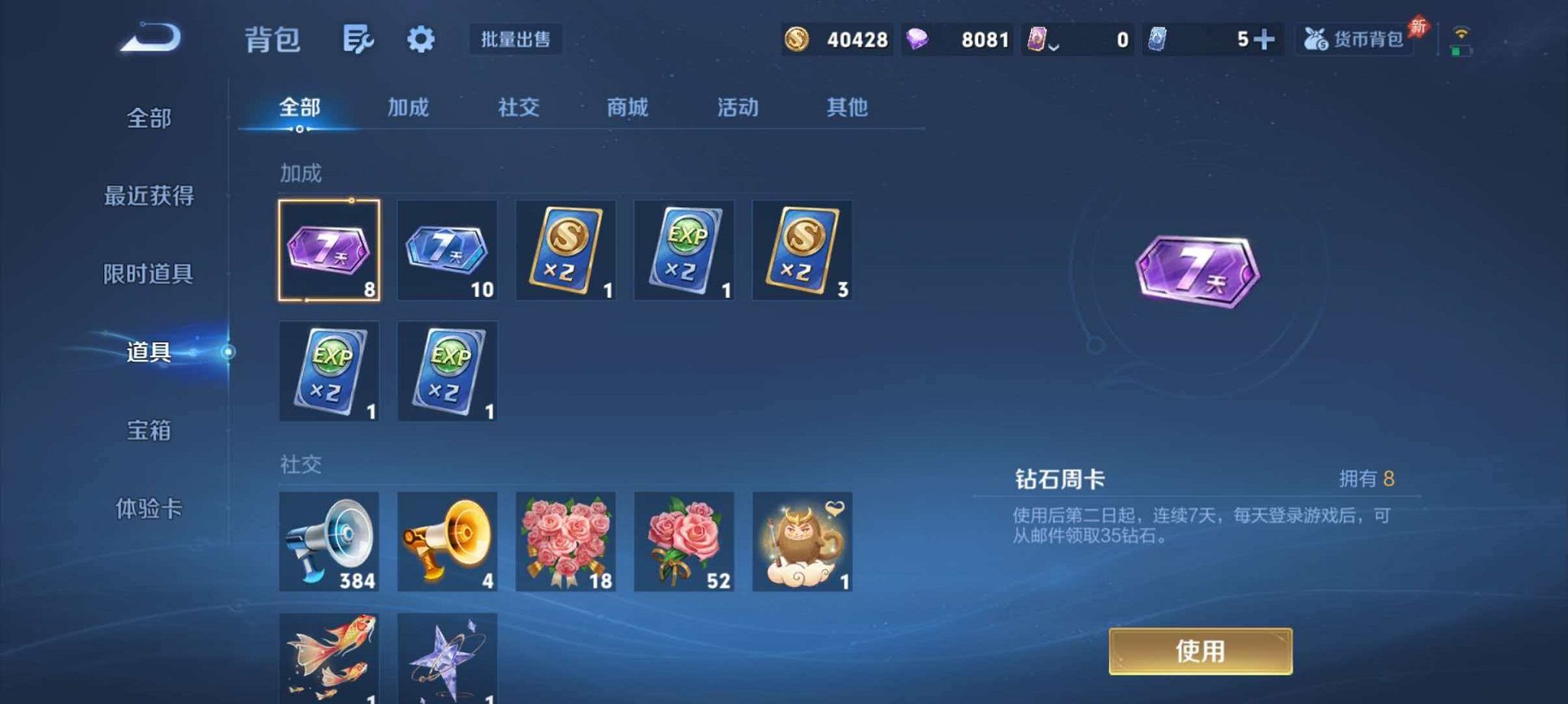Switch to the 商城 tab
1568x704 pixels.
pos(626,109)
